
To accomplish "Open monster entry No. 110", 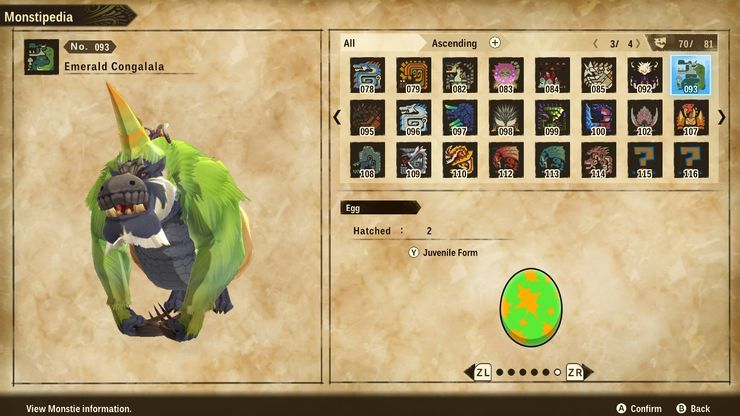I will 460,160.
